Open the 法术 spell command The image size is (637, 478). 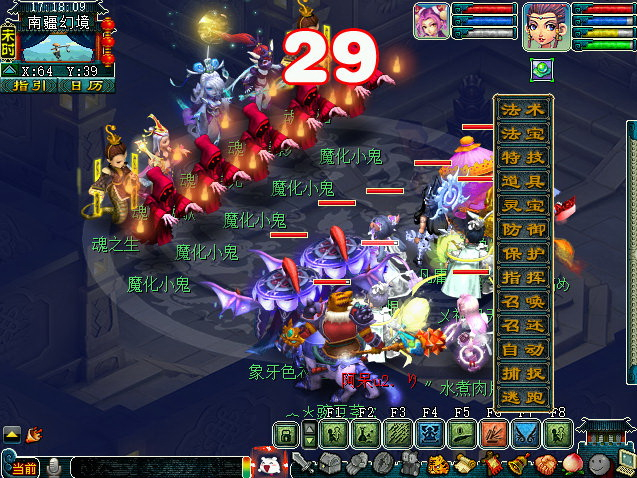[522, 111]
